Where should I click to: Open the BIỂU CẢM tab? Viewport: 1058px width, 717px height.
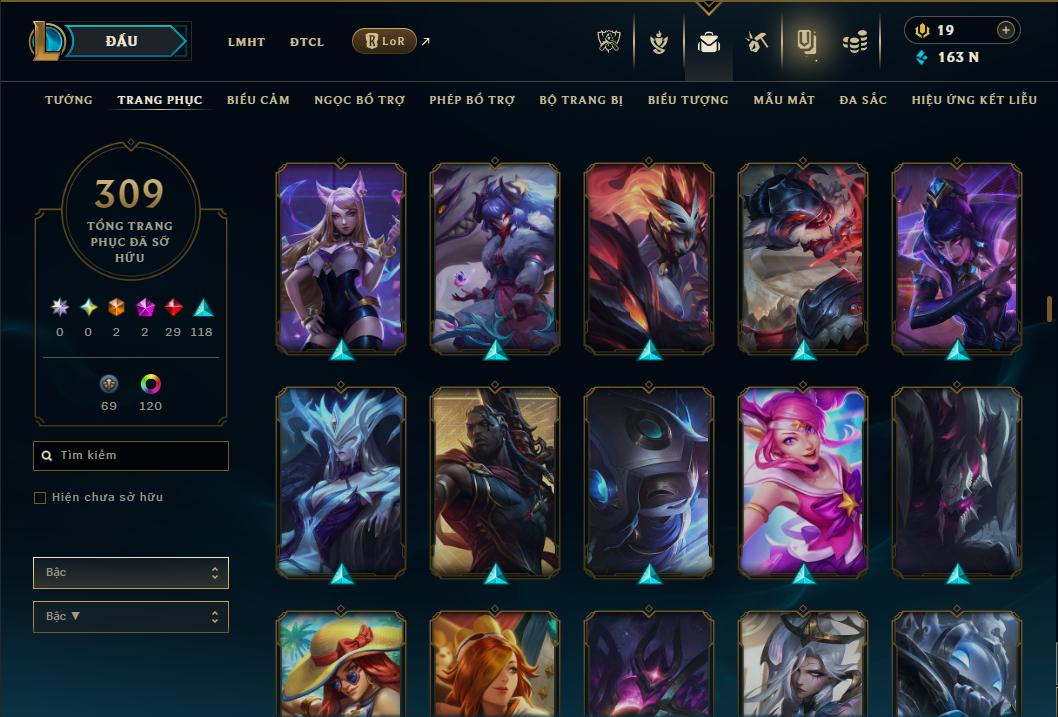pyautogui.click(x=258, y=100)
